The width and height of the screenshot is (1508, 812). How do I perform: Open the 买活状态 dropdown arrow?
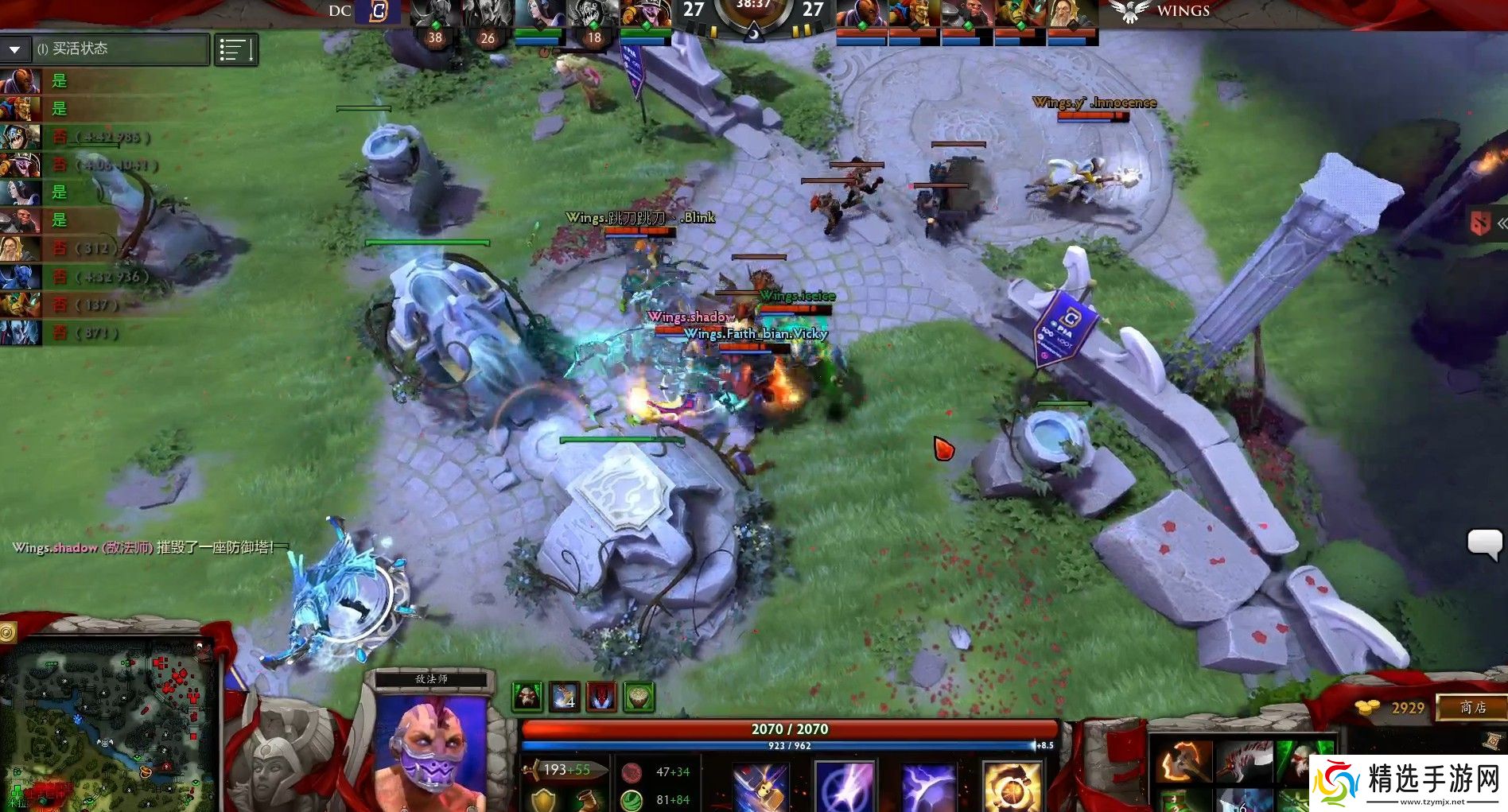[14, 49]
